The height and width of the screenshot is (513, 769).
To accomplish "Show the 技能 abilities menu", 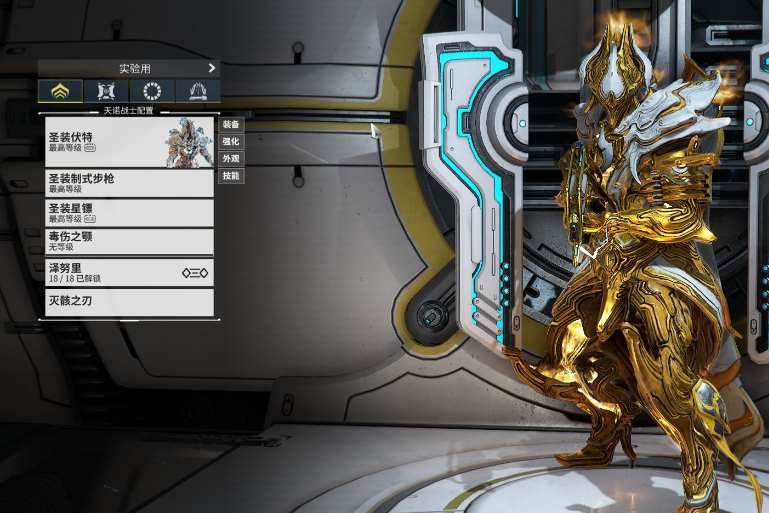I will pyautogui.click(x=231, y=175).
